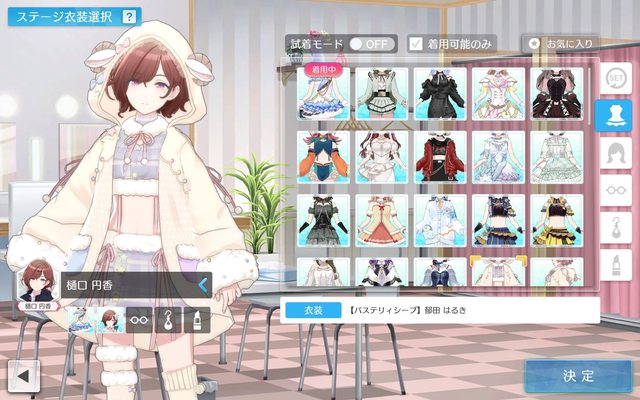
Task: Collapse the character panel with blue arrow
Action: [203, 285]
